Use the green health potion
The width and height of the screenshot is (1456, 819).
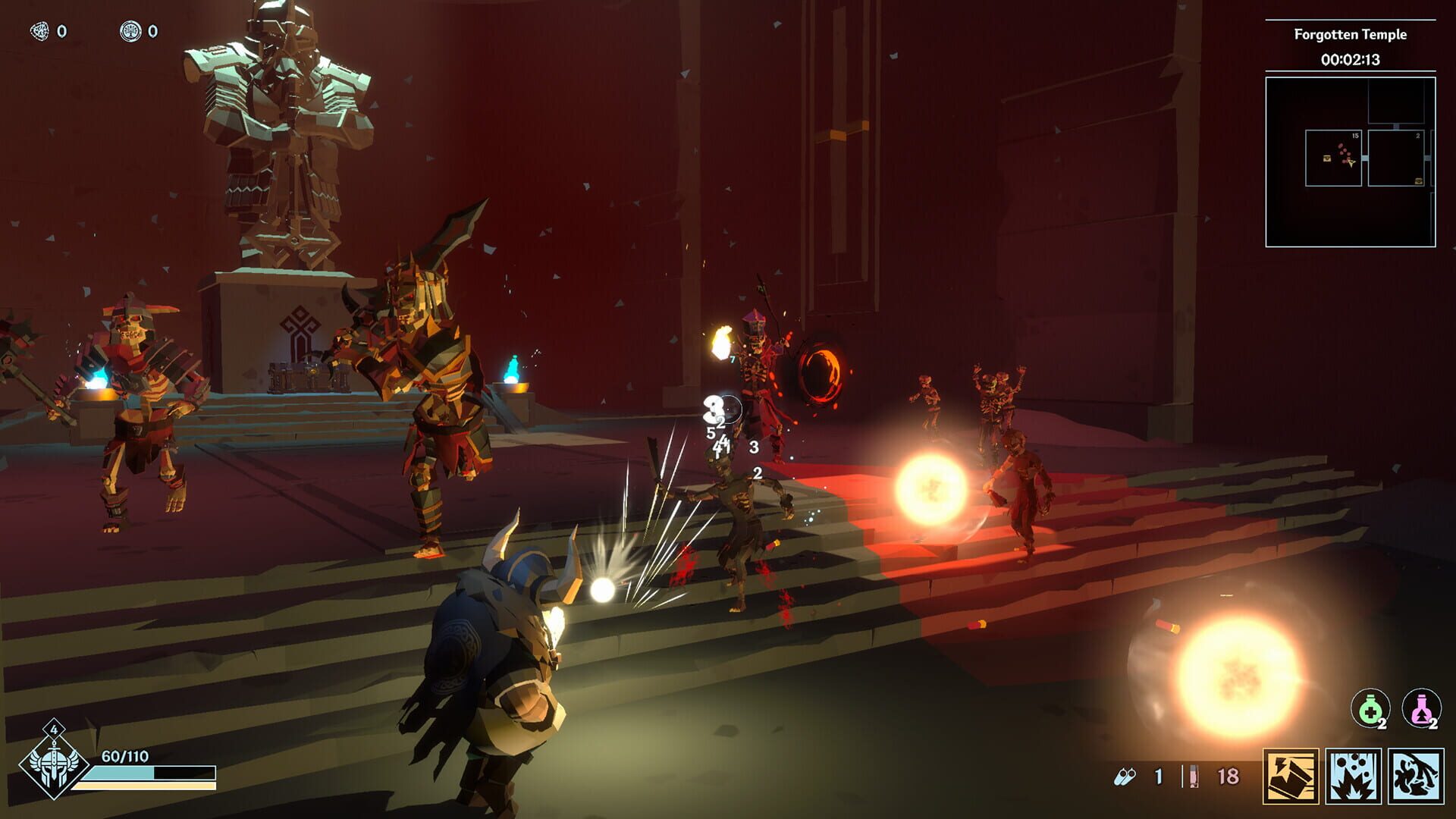pyautogui.click(x=1370, y=709)
